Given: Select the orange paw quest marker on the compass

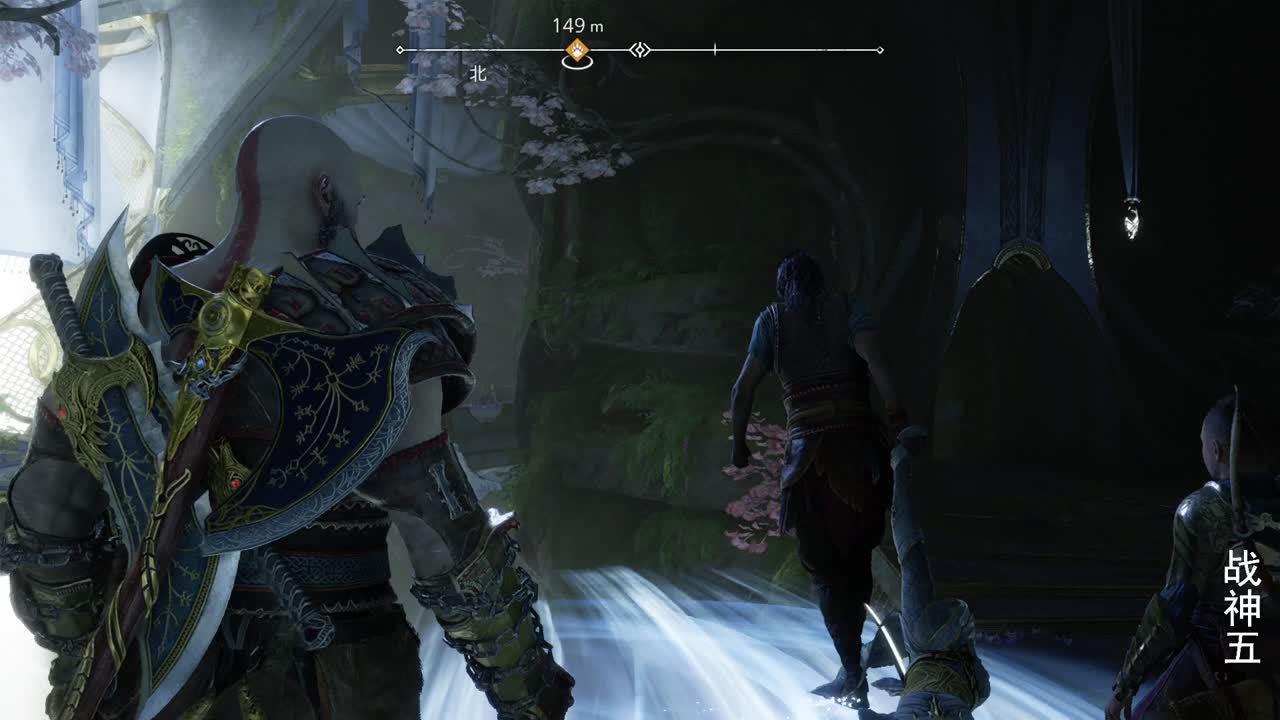Looking at the screenshot, I should coord(576,50).
